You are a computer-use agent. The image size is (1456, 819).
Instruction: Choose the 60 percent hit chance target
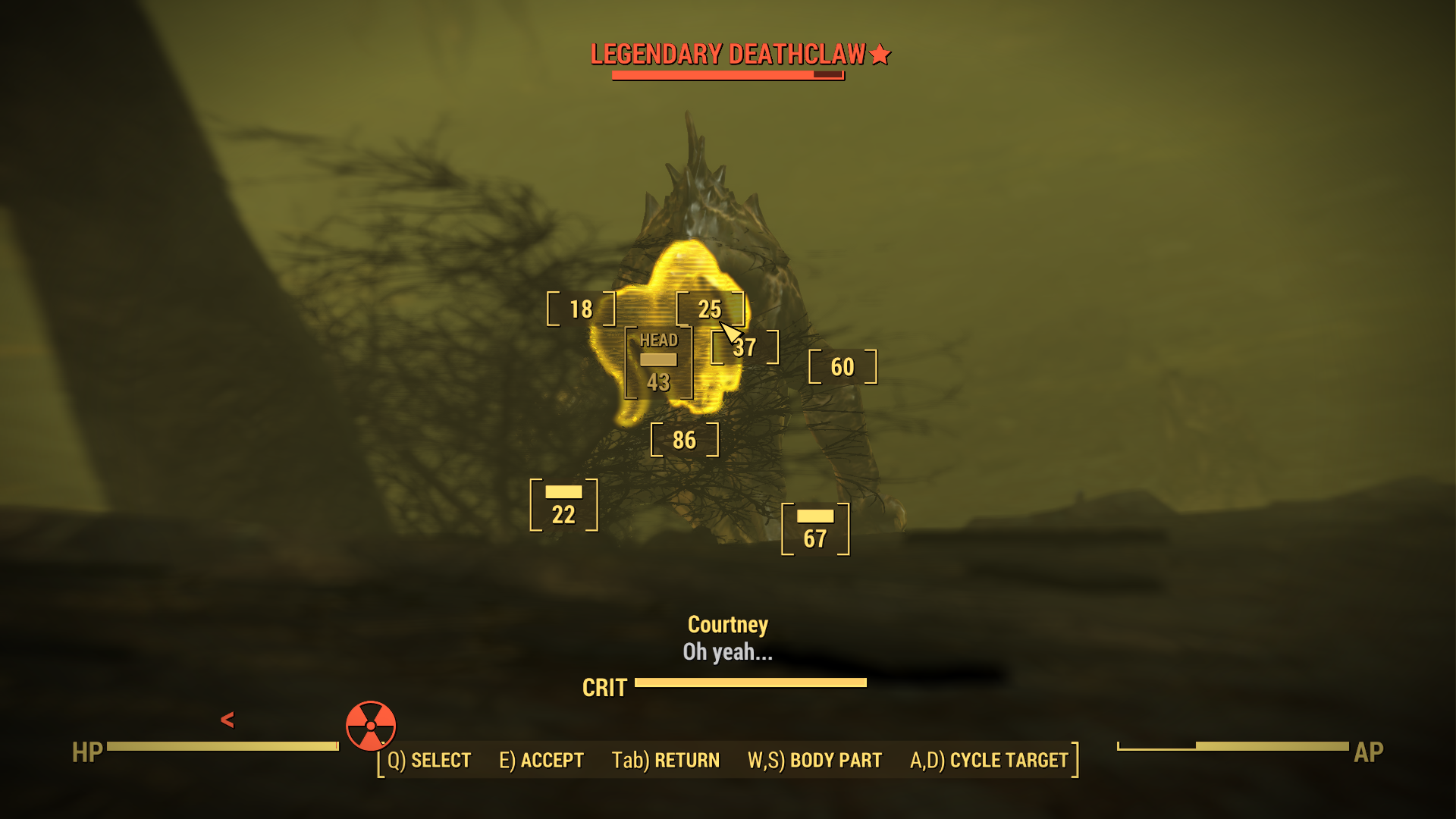pos(843,367)
